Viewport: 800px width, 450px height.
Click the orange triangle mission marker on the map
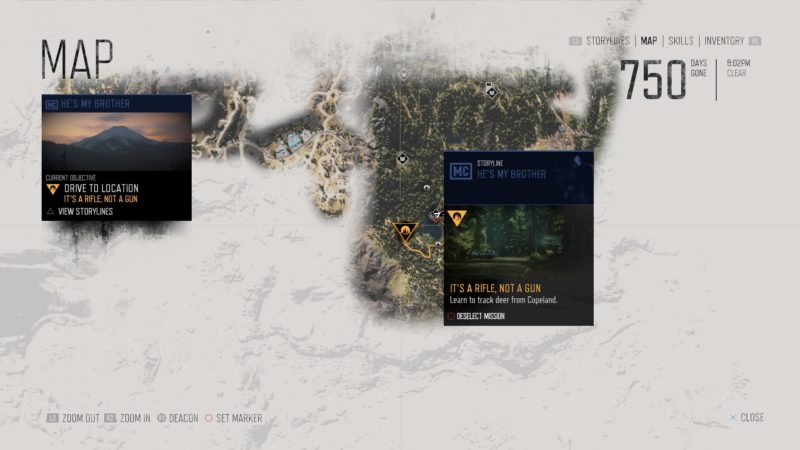coord(404,233)
